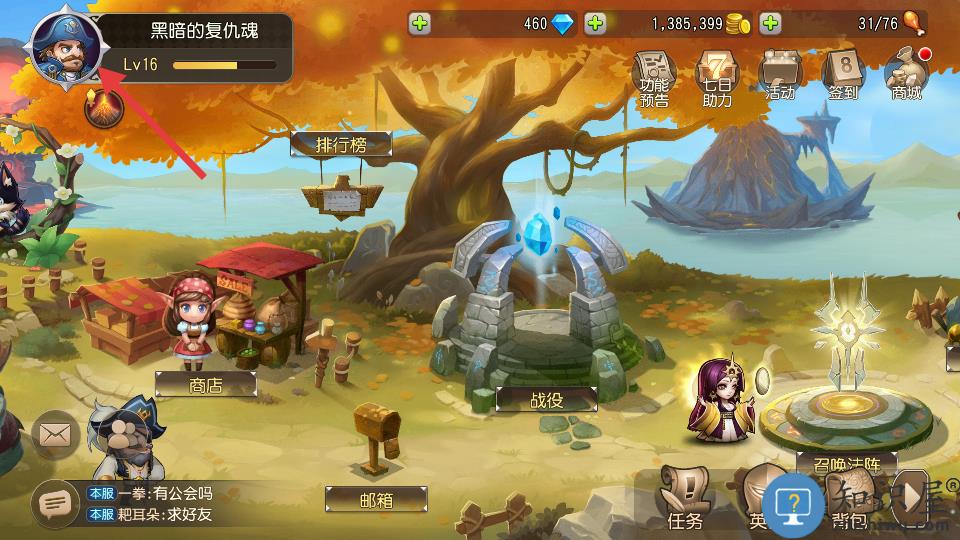Open the 七日助力 seven-day event
Viewport: 960px width, 540px height.
tap(716, 76)
